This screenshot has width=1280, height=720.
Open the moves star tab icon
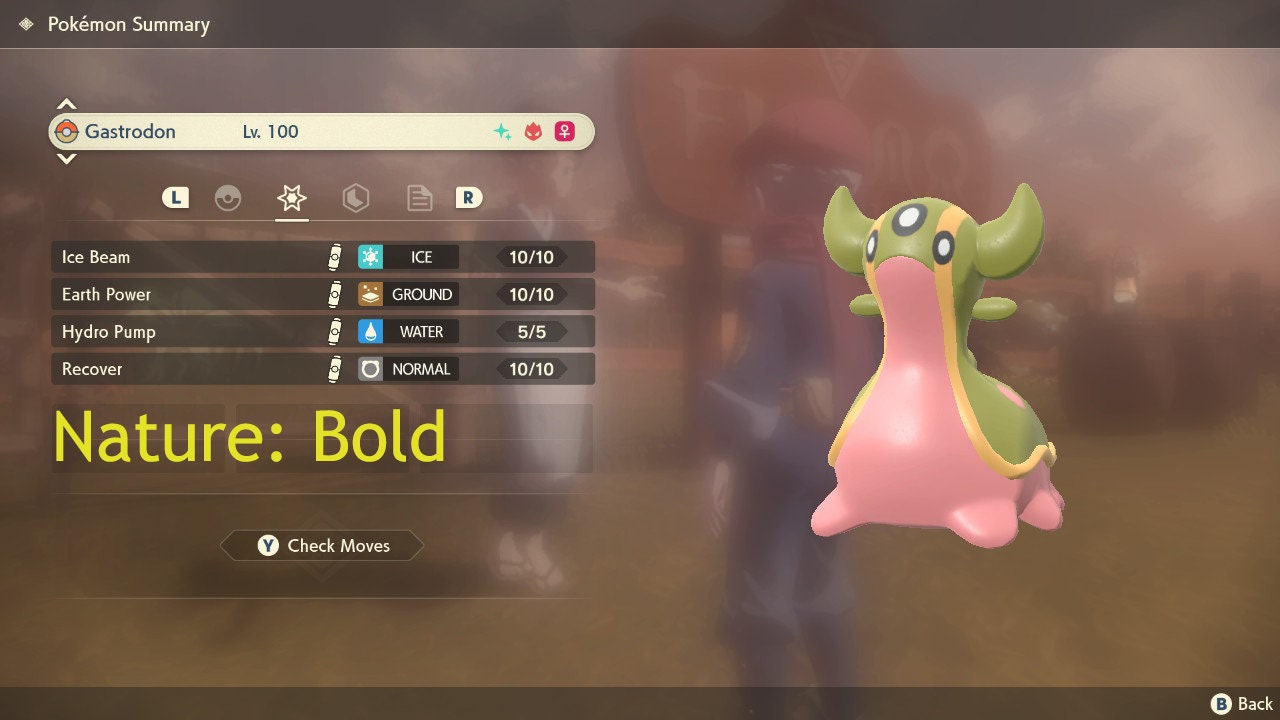(x=291, y=198)
